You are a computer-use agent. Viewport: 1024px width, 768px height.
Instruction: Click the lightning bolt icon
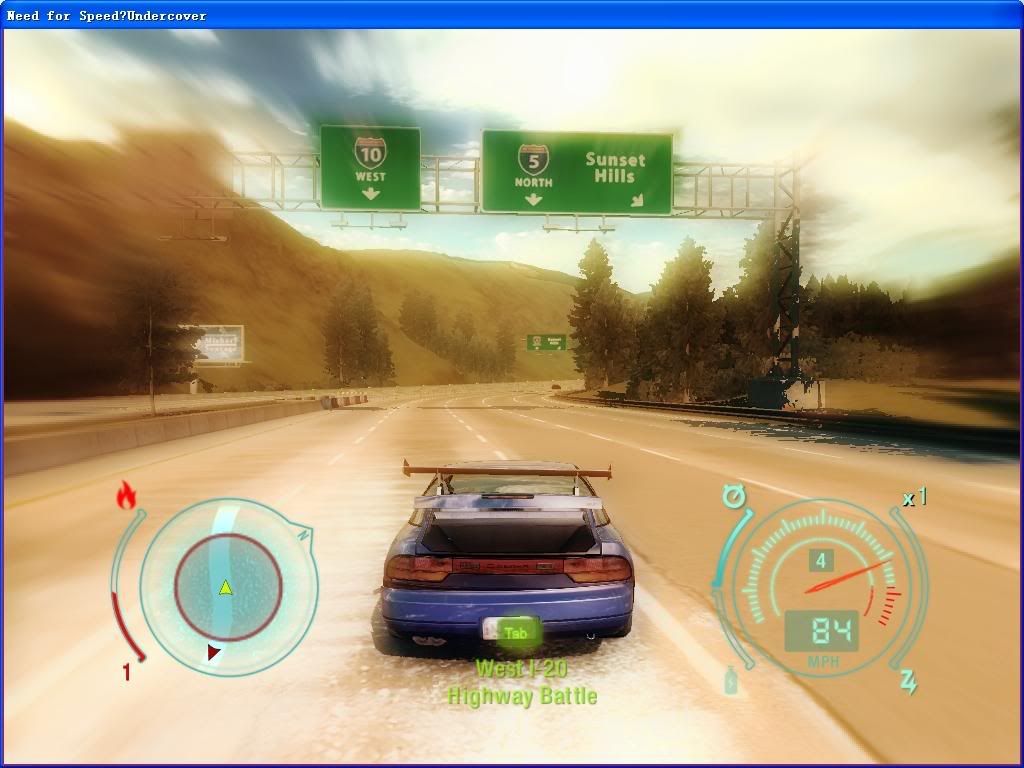(x=909, y=681)
